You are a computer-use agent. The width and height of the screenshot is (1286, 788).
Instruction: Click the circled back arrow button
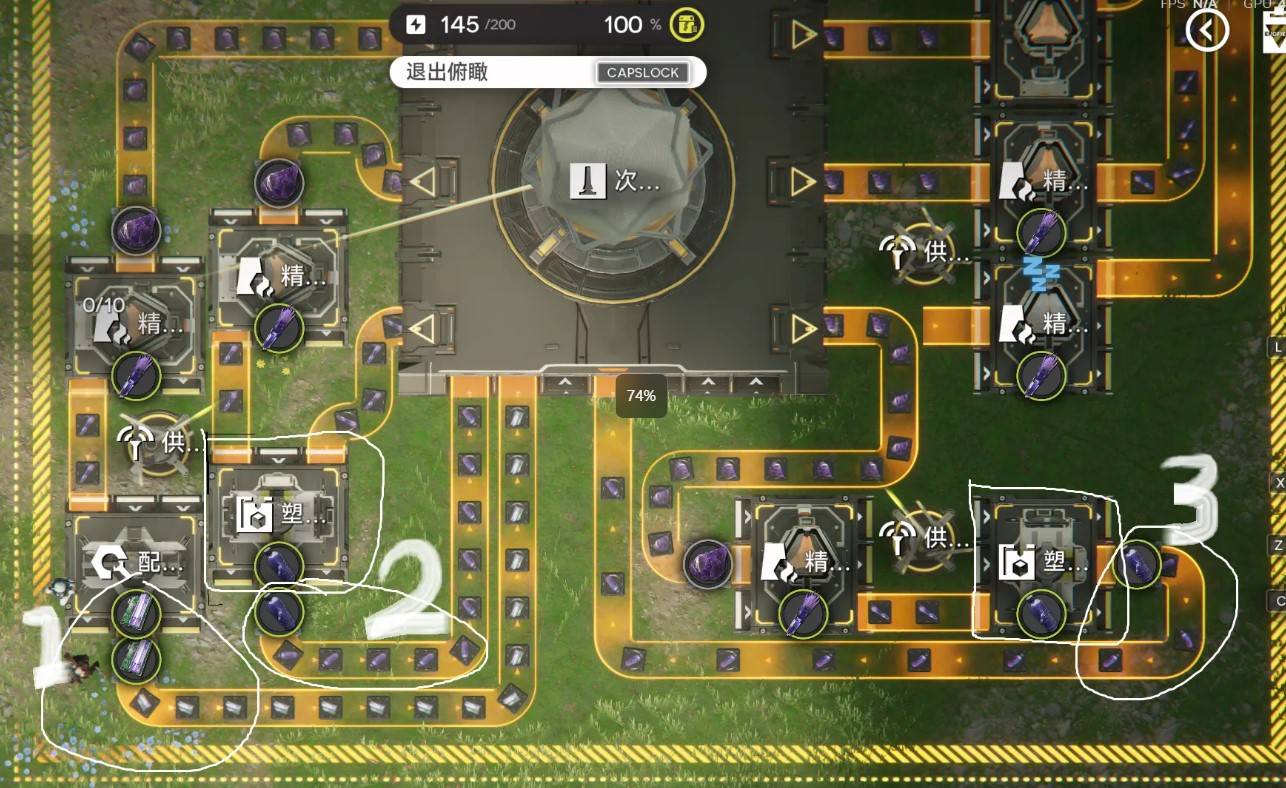point(1207,31)
